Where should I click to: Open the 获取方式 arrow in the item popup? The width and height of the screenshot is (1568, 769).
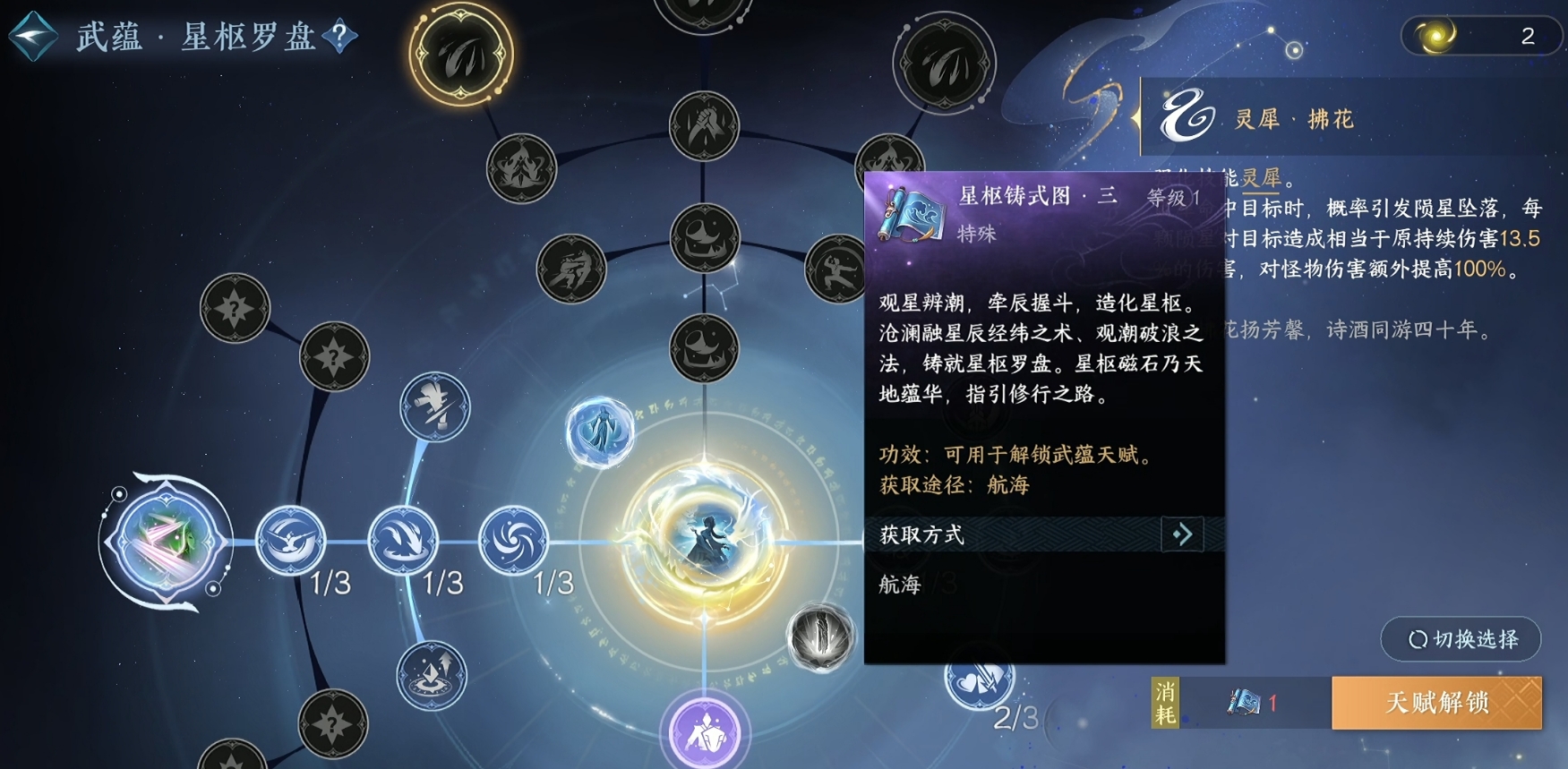point(1182,534)
